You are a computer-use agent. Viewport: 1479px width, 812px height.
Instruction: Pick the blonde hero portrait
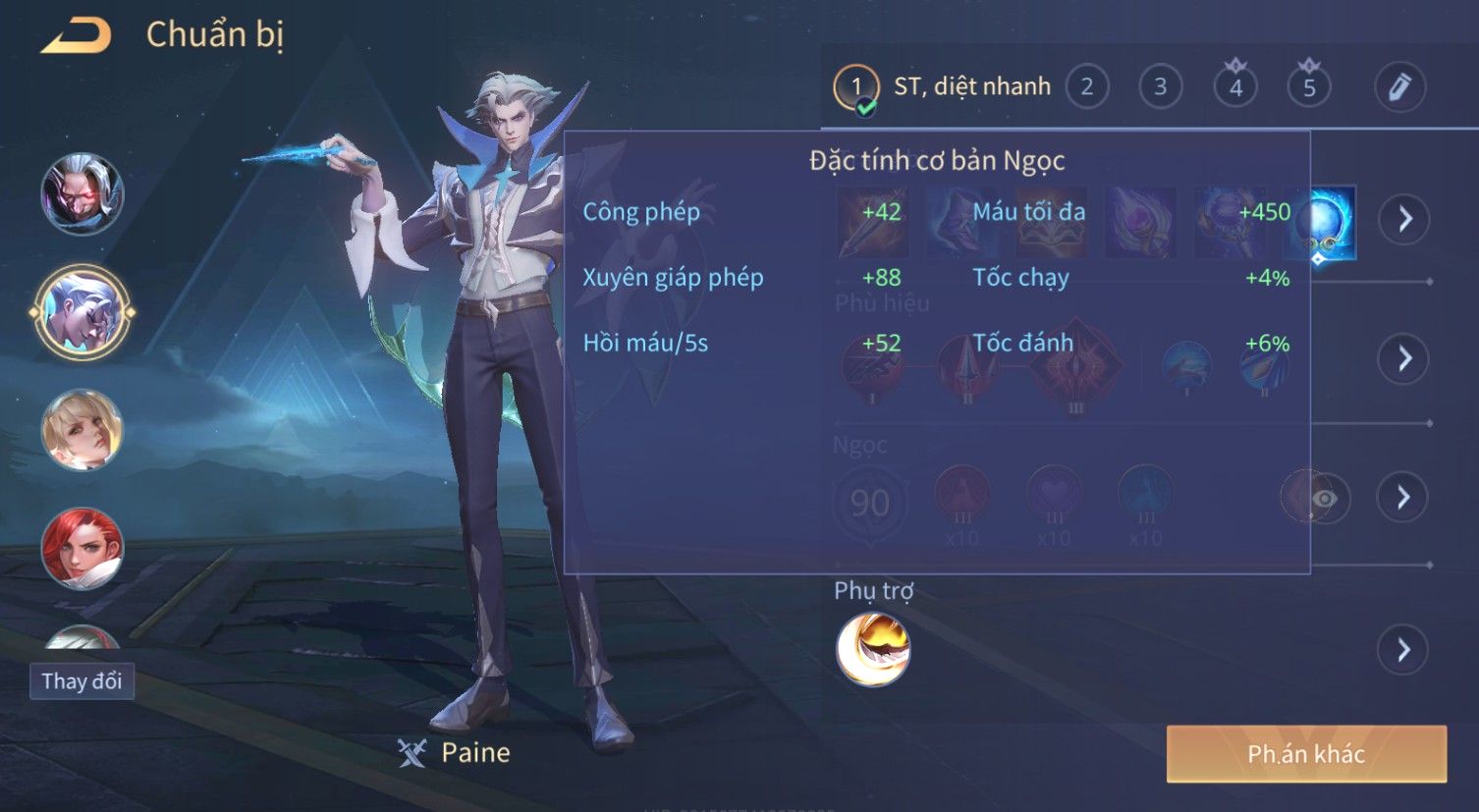point(82,430)
